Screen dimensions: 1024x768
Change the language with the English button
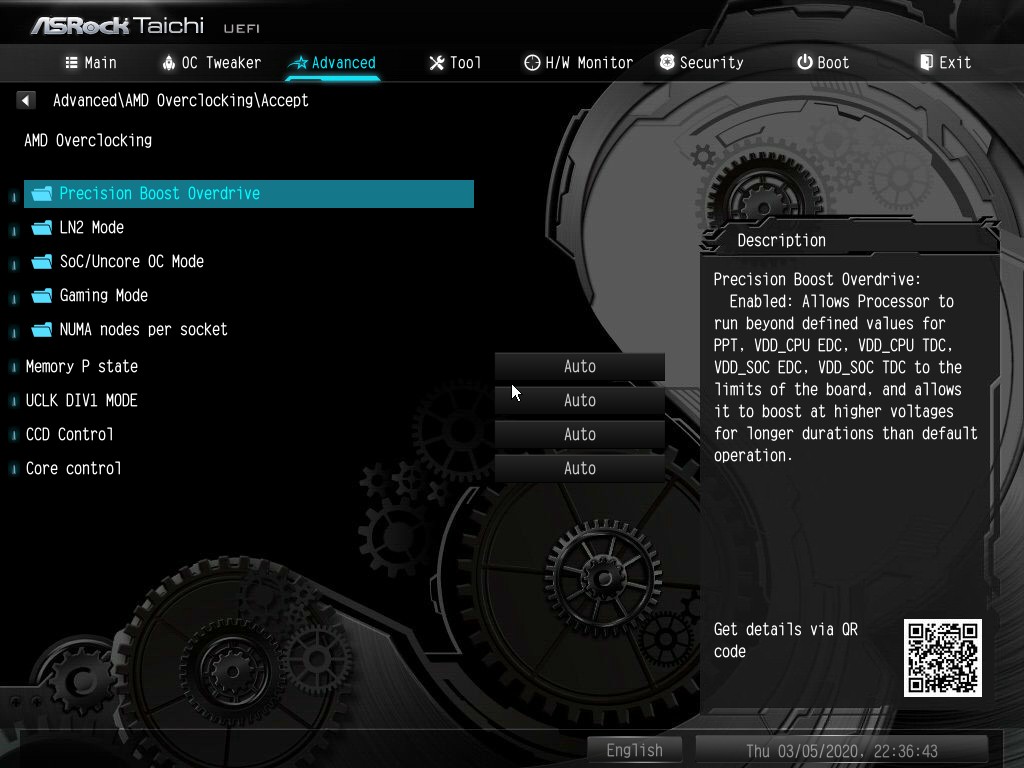634,750
